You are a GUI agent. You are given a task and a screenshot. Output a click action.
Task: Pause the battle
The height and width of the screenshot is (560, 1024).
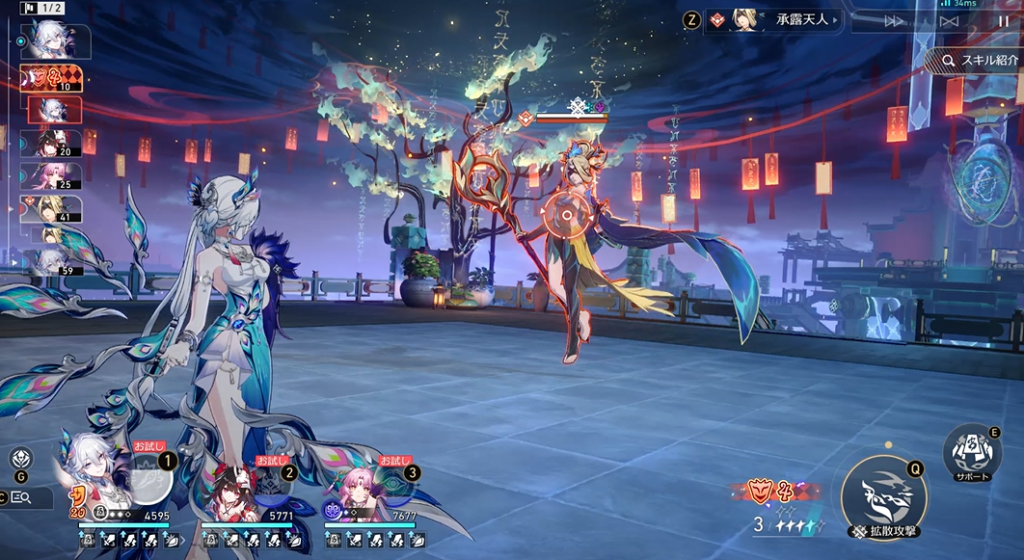tap(1003, 21)
